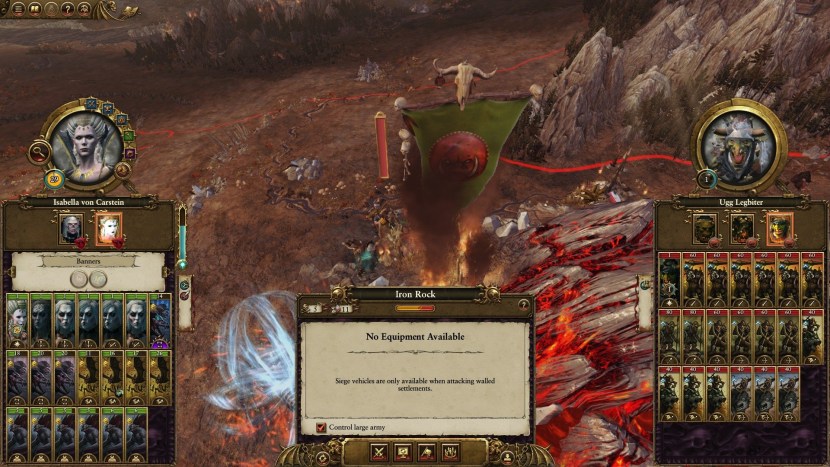Toggle the Control large army checkbox
The width and height of the screenshot is (830, 467).
click(x=321, y=427)
